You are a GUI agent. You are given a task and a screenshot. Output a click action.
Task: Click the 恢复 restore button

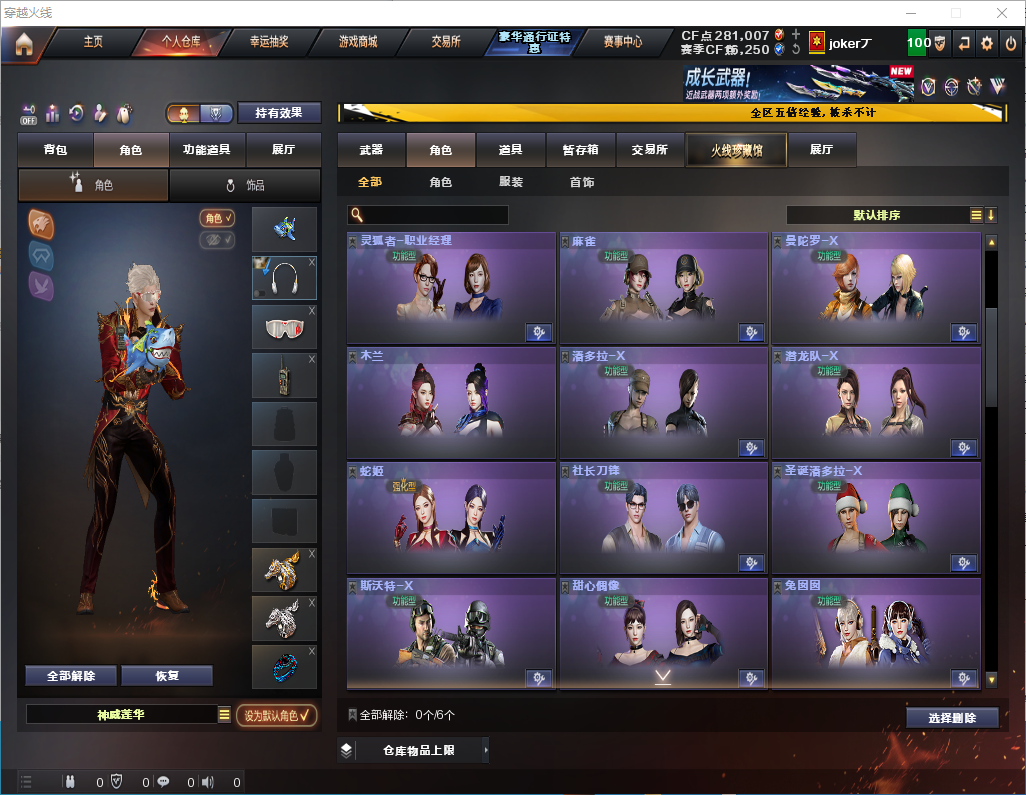[x=167, y=676]
